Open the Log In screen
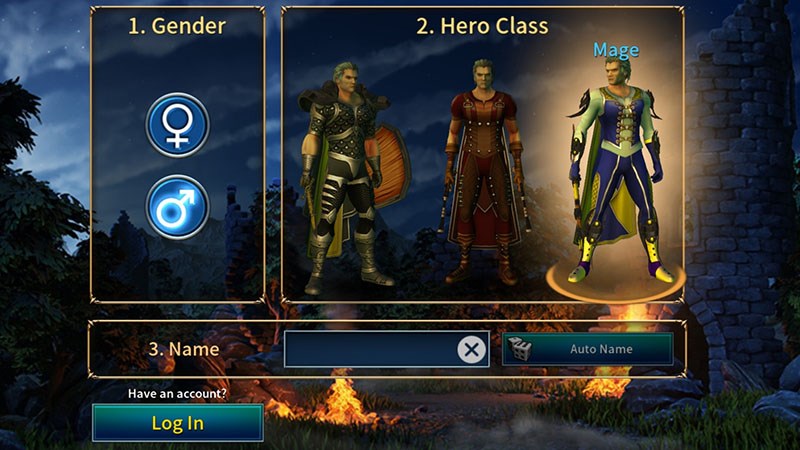Image resolution: width=800 pixels, height=450 pixels. [178, 423]
